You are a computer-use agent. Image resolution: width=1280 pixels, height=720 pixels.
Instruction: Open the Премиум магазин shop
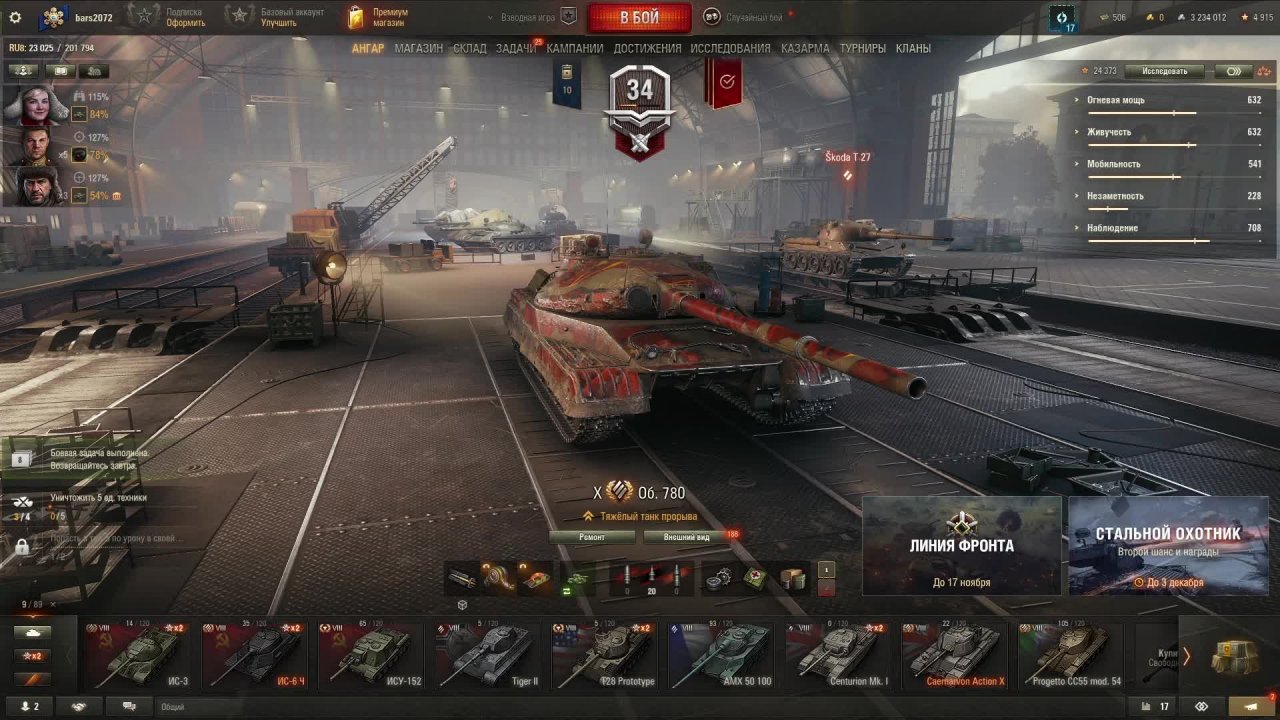380,17
